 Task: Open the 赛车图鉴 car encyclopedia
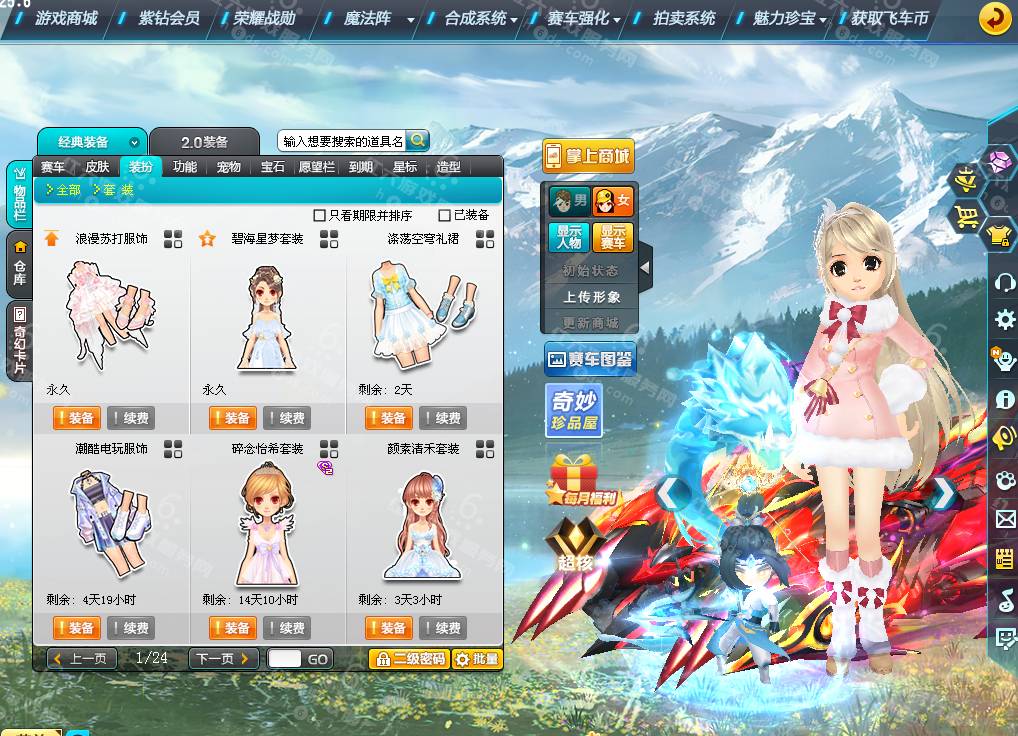coord(590,359)
